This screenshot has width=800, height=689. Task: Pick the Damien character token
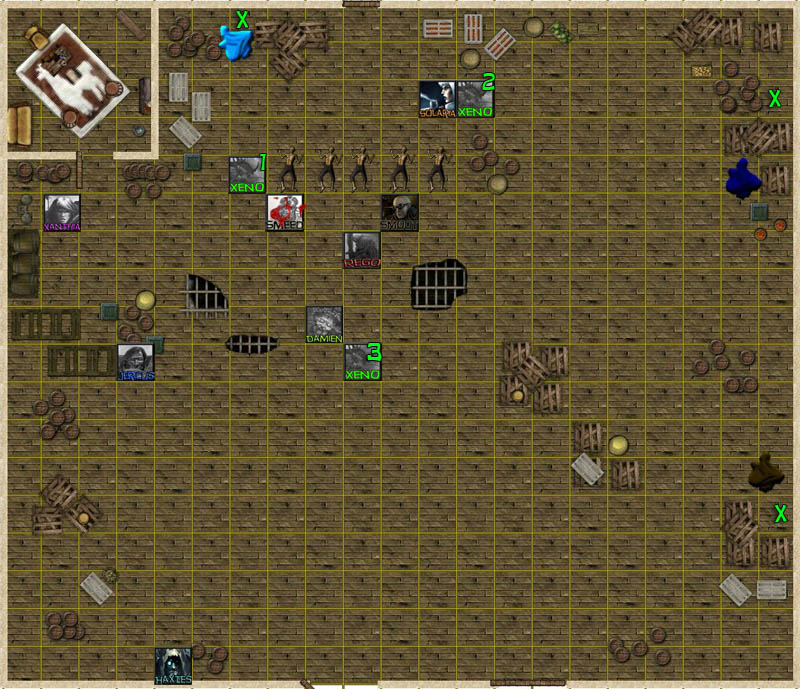tap(324, 325)
